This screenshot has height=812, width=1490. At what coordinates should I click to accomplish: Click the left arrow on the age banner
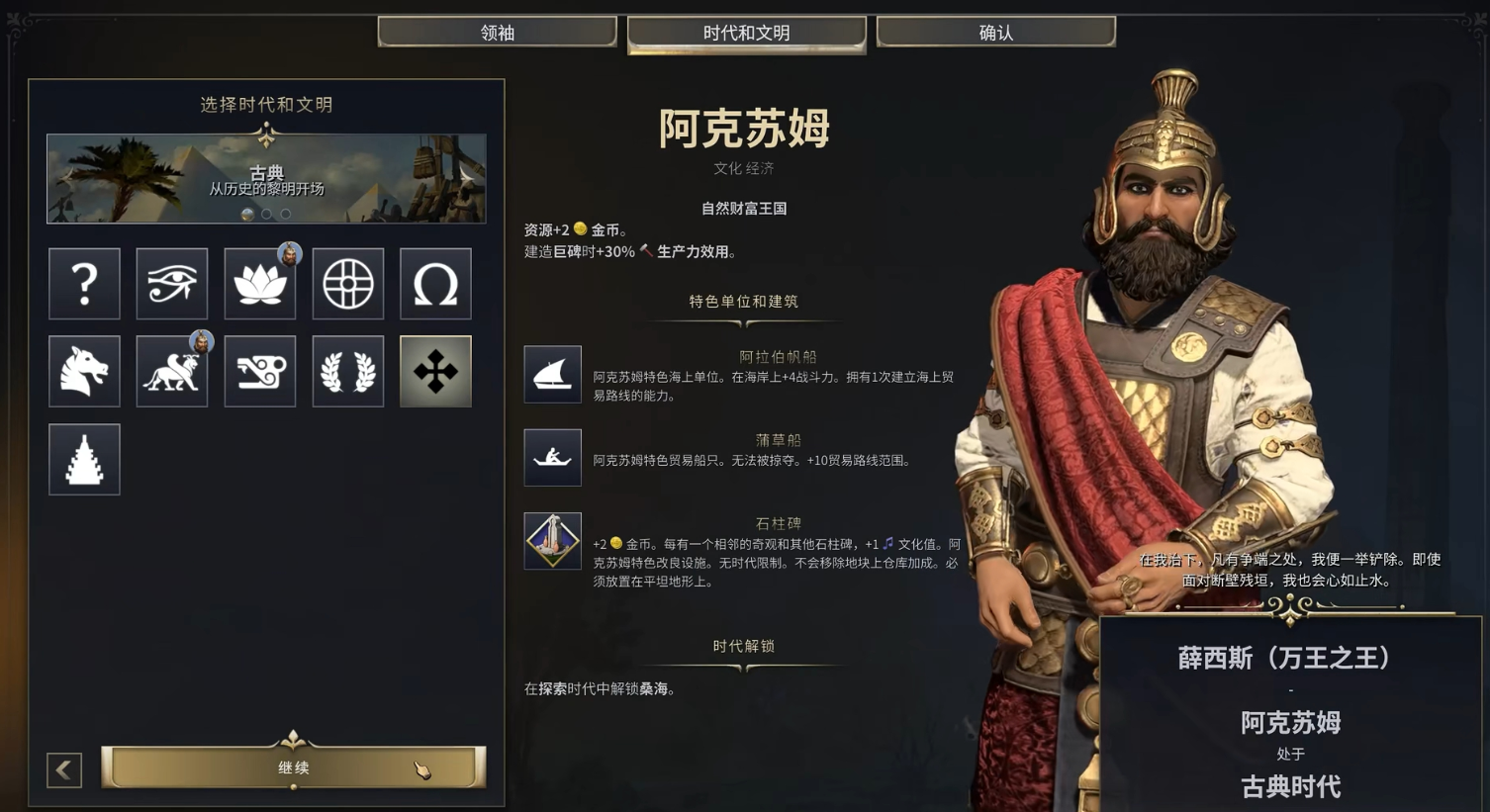[65, 176]
